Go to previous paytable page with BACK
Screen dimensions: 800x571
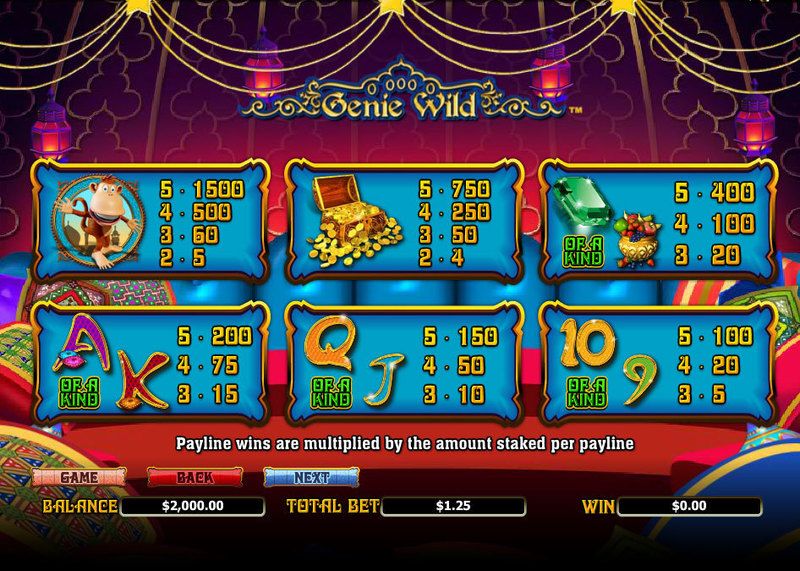pos(196,477)
